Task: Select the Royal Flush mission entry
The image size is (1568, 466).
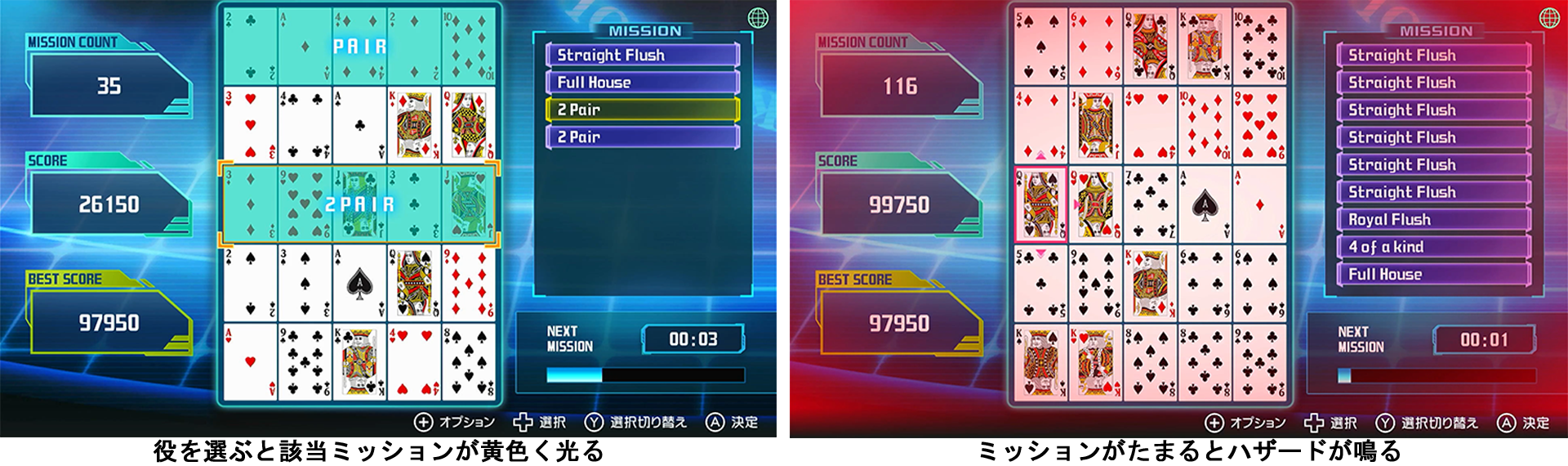Action: pos(1433,220)
